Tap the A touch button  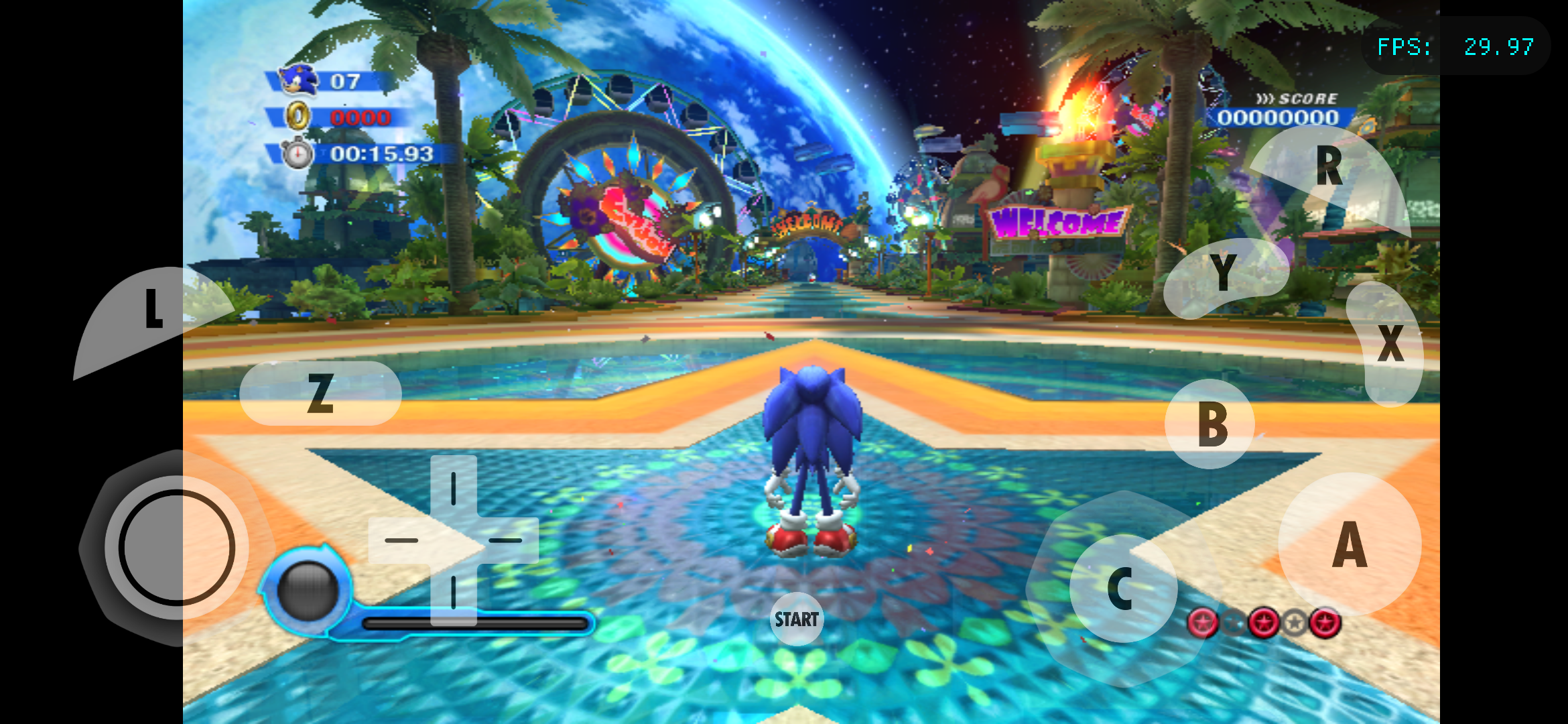[1350, 544]
